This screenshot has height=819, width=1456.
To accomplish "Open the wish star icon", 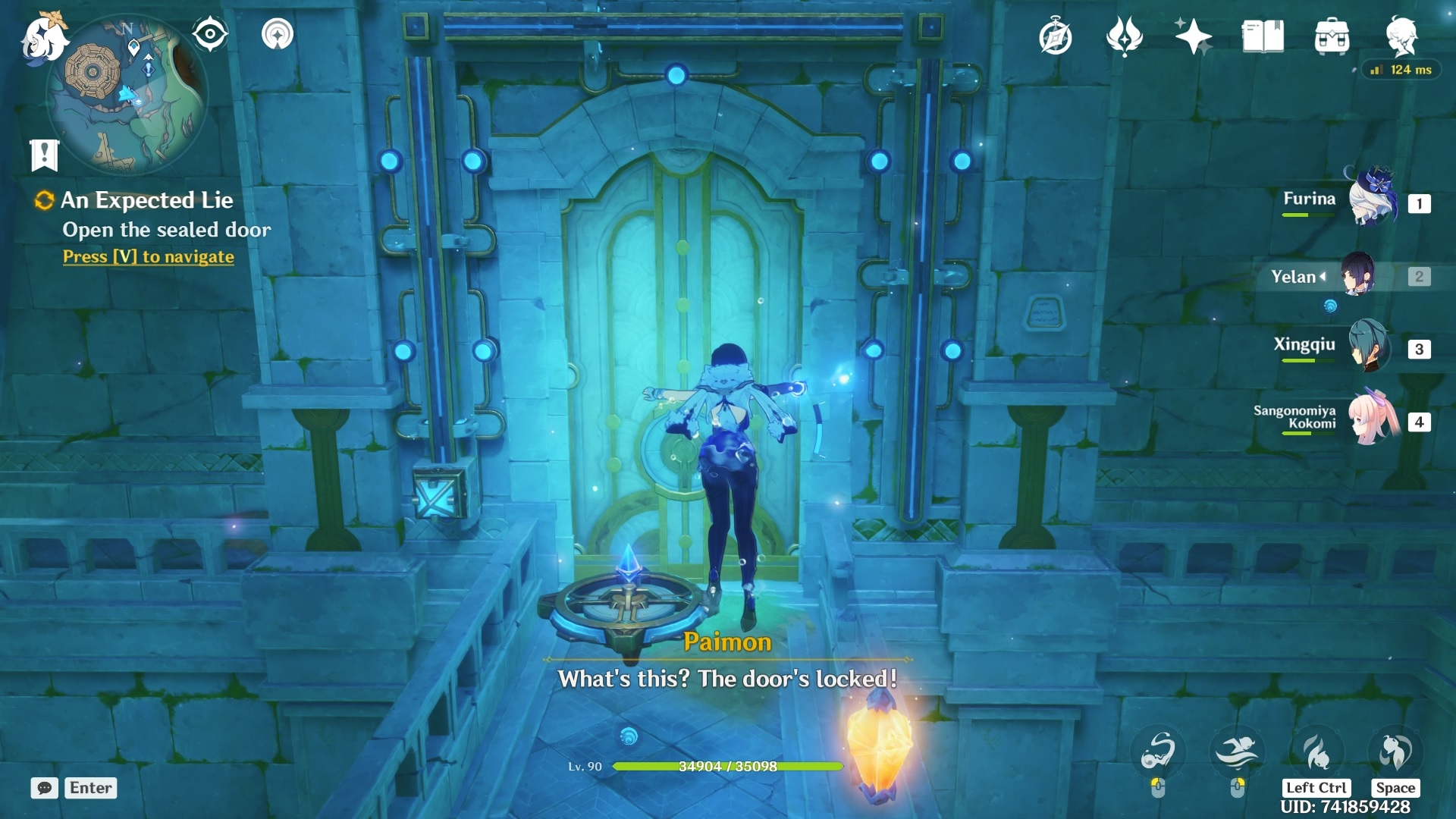I will pos(1193,36).
